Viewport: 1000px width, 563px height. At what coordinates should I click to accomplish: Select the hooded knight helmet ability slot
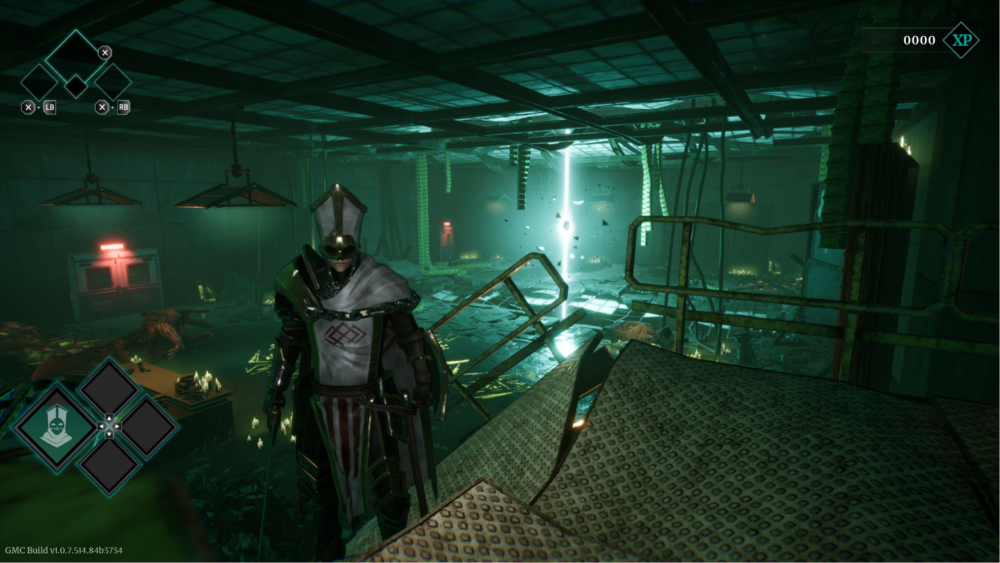pyautogui.click(x=55, y=427)
